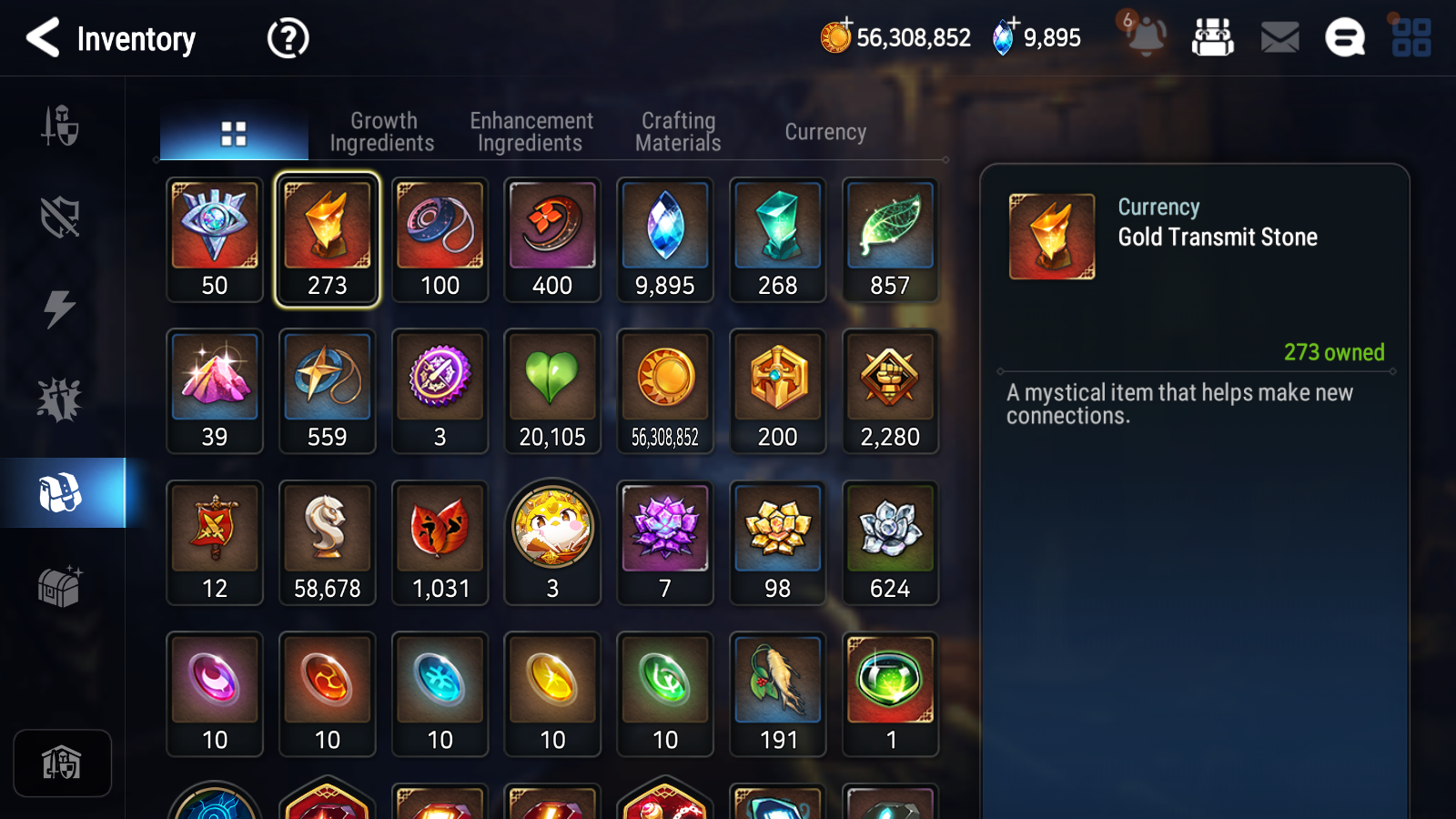Switch to the Currency tab
The image size is (1456, 819).
tap(824, 131)
